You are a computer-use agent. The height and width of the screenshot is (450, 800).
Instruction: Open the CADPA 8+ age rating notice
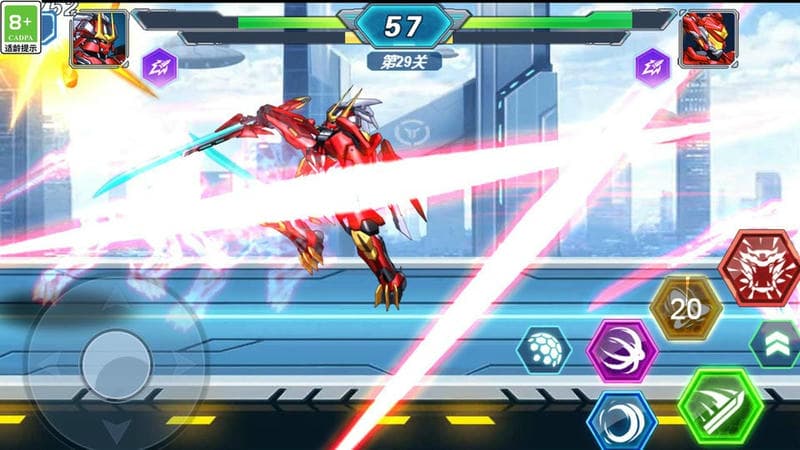[21, 26]
